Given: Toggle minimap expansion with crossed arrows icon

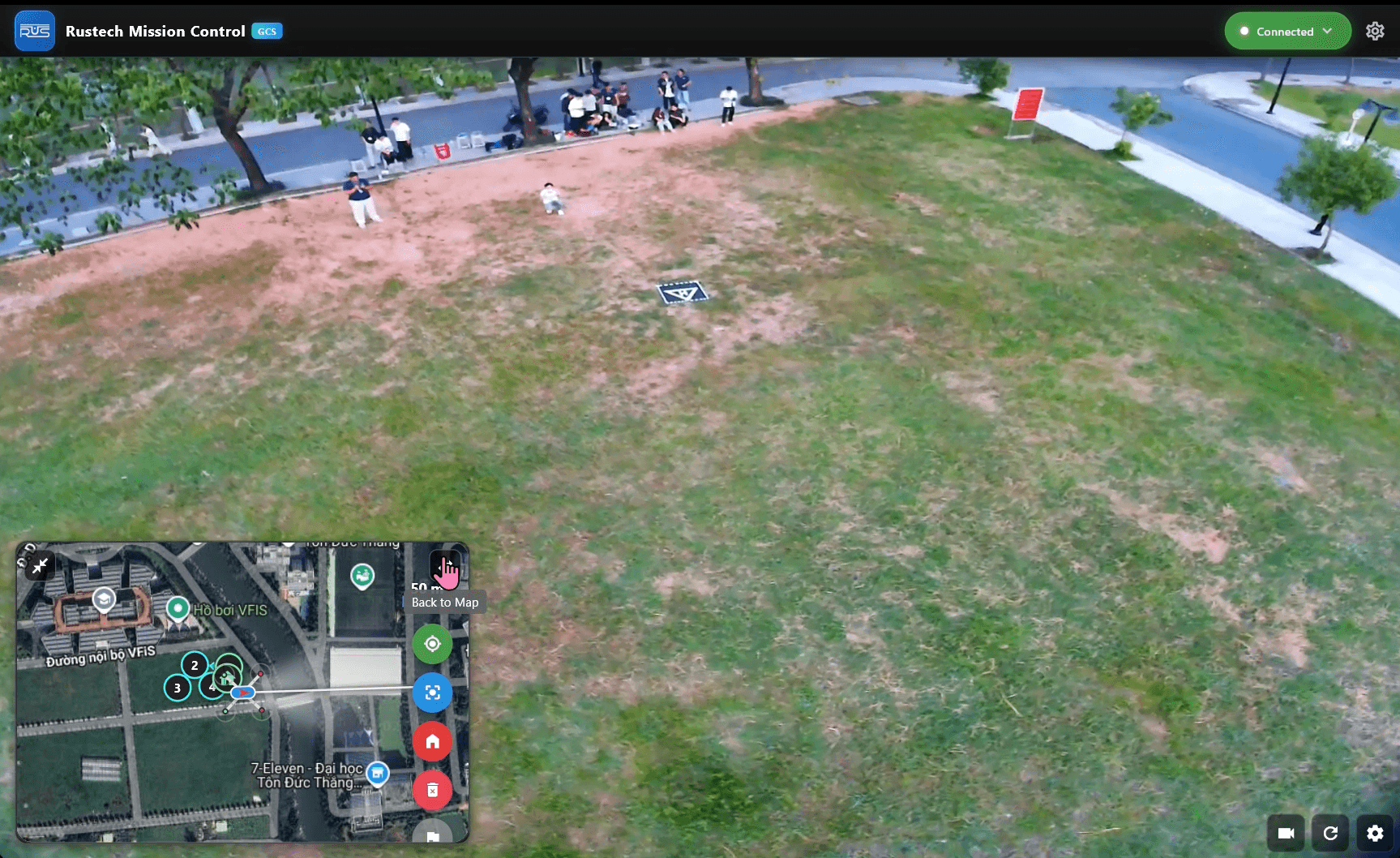Looking at the screenshot, I should click(x=40, y=567).
